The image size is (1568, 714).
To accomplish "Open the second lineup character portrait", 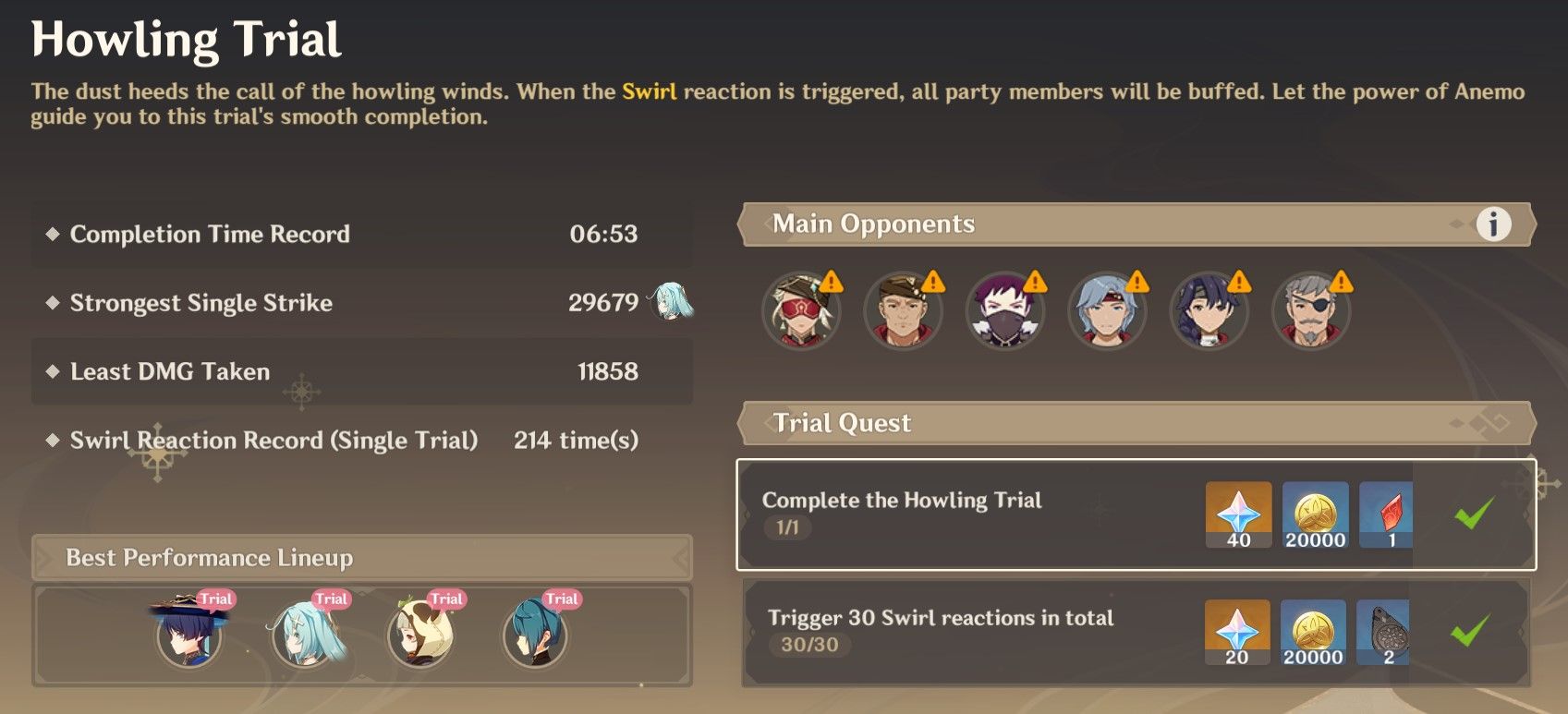I will [x=305, y=637].
